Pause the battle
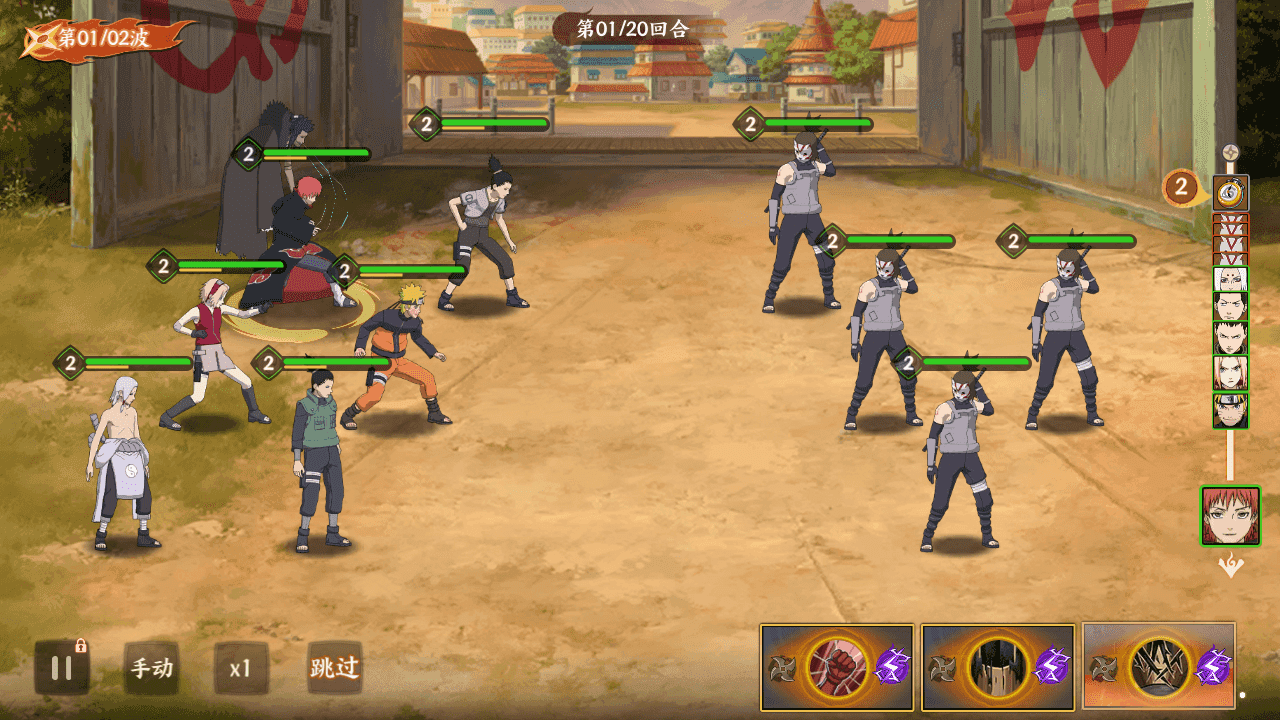 pos(62,668)
